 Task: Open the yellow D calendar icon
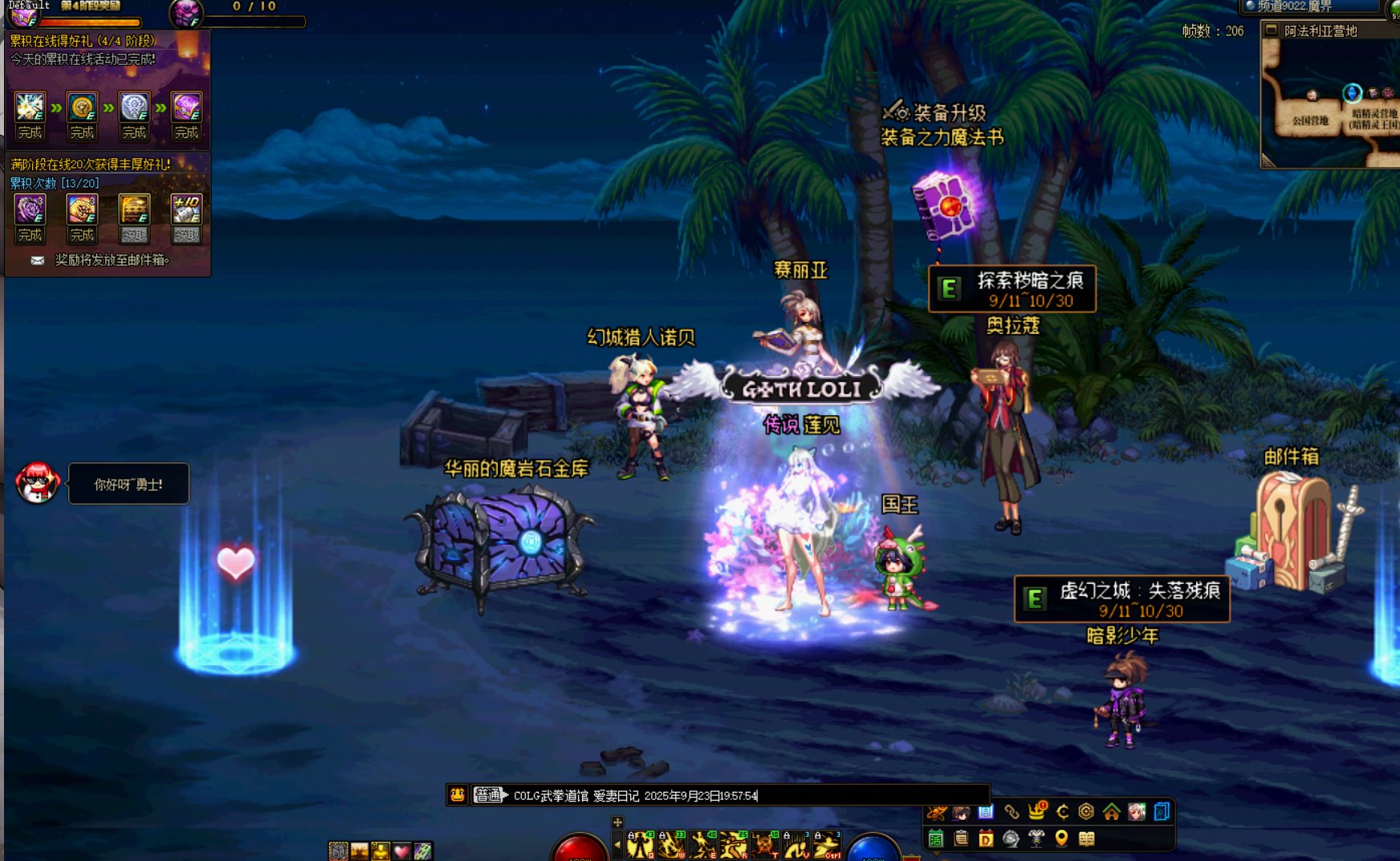(986, 839)
